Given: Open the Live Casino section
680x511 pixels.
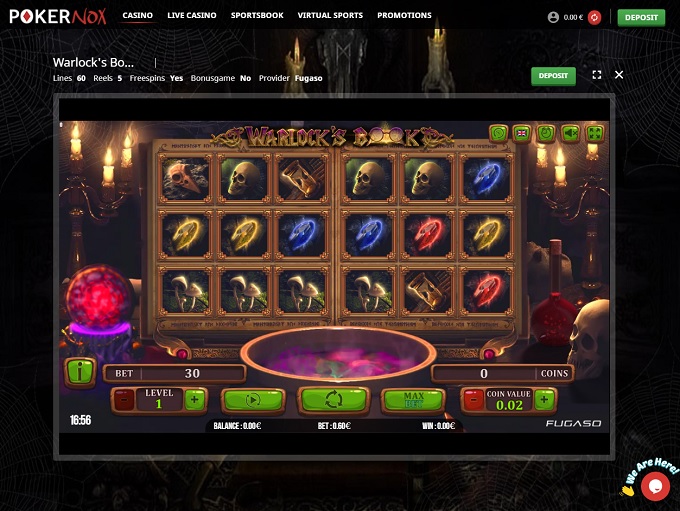Looking at the screenshot, I should click(192, 16).
